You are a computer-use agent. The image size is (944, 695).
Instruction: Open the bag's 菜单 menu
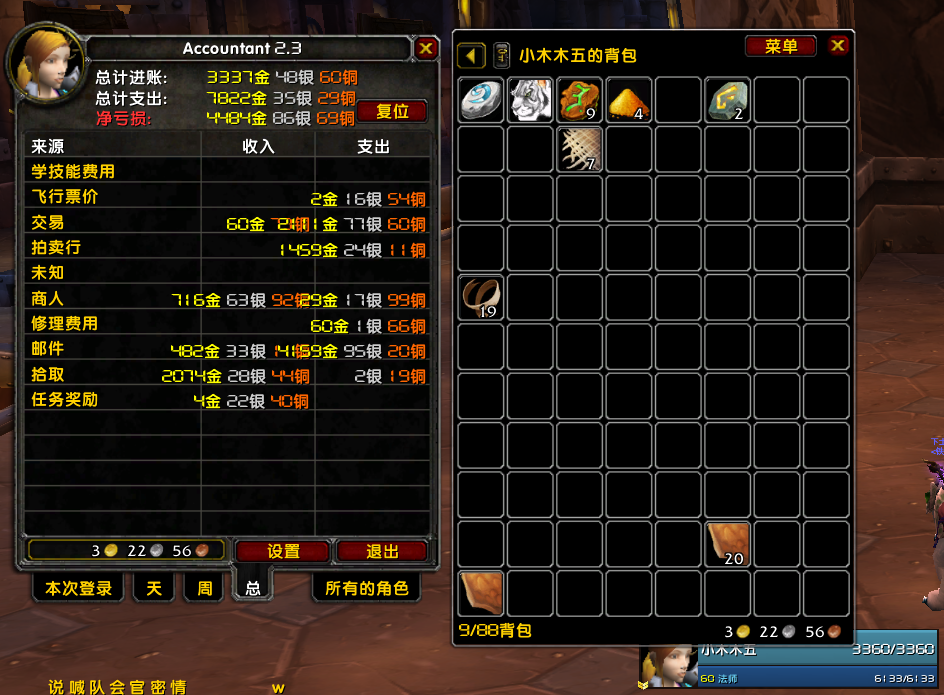click(781, 47)
